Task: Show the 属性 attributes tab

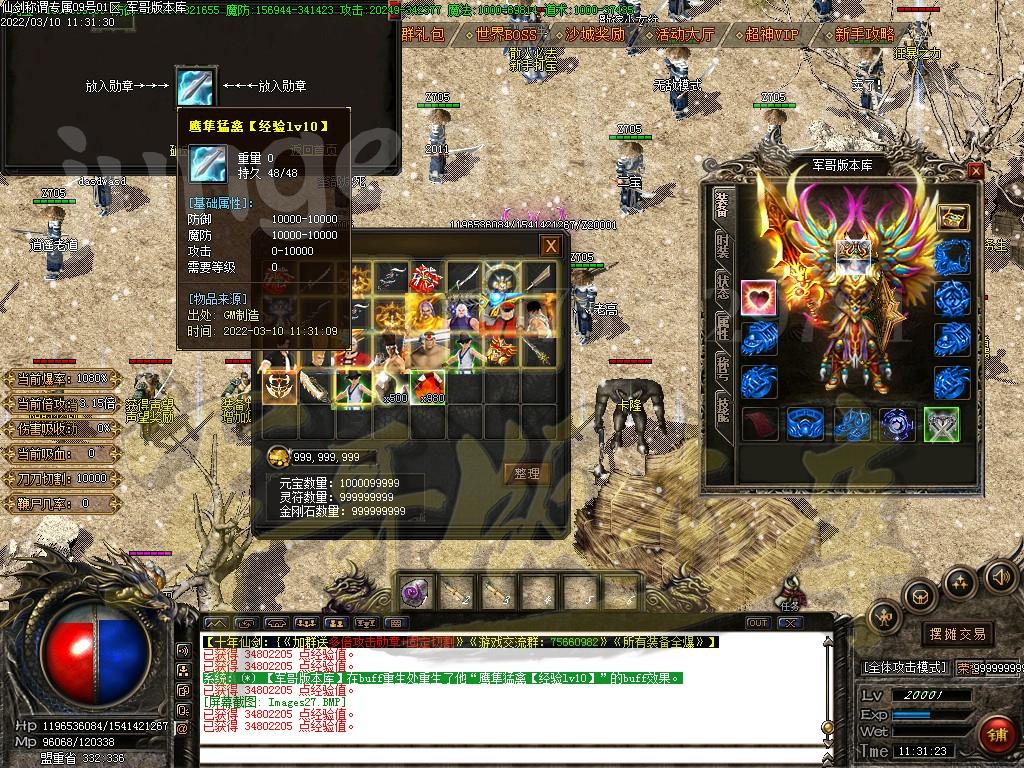Action: (x=722, y=326)
